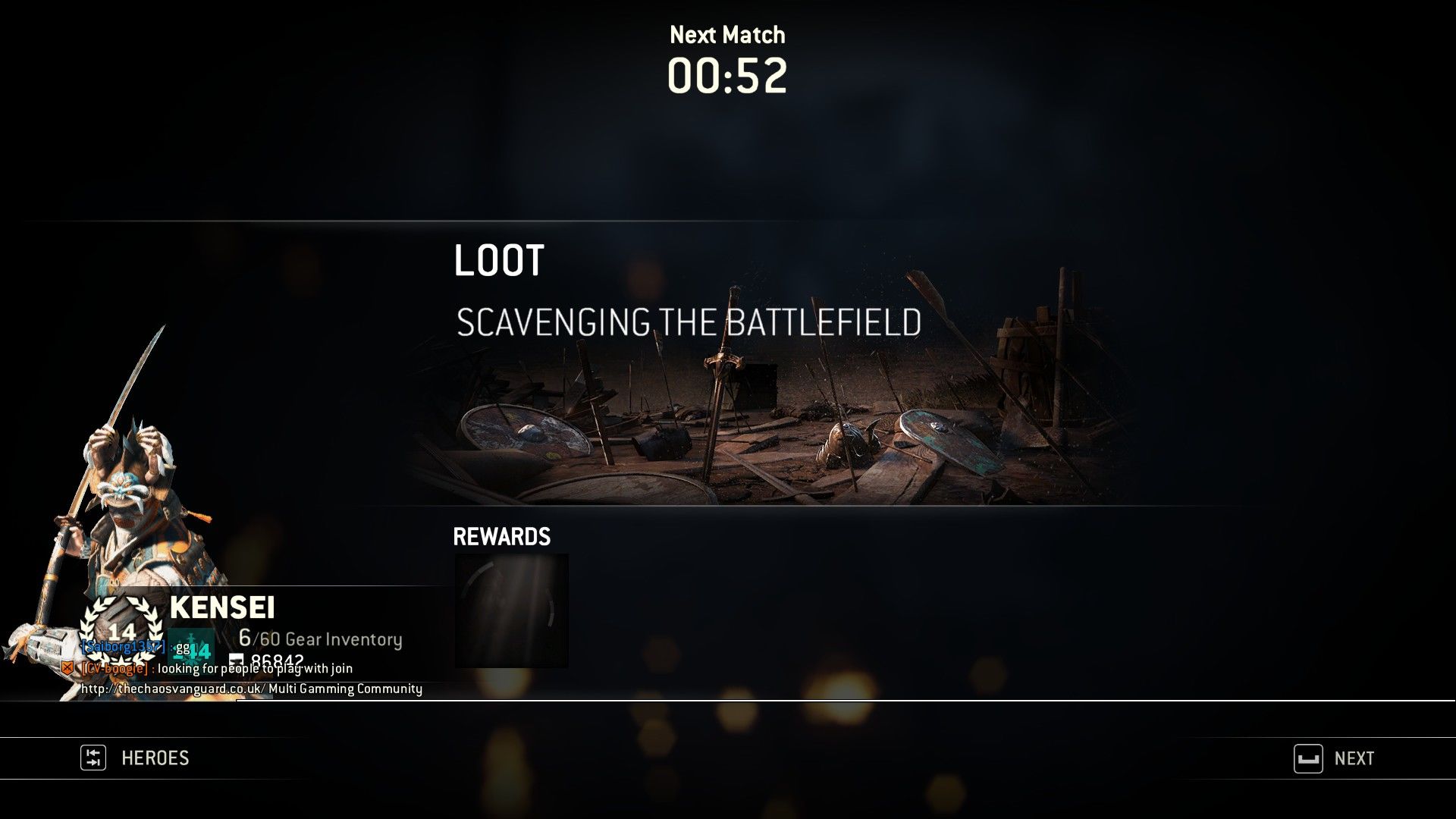Continue with the Next button
This screenshot has width=1456, height=819.
pos(1335,758)
